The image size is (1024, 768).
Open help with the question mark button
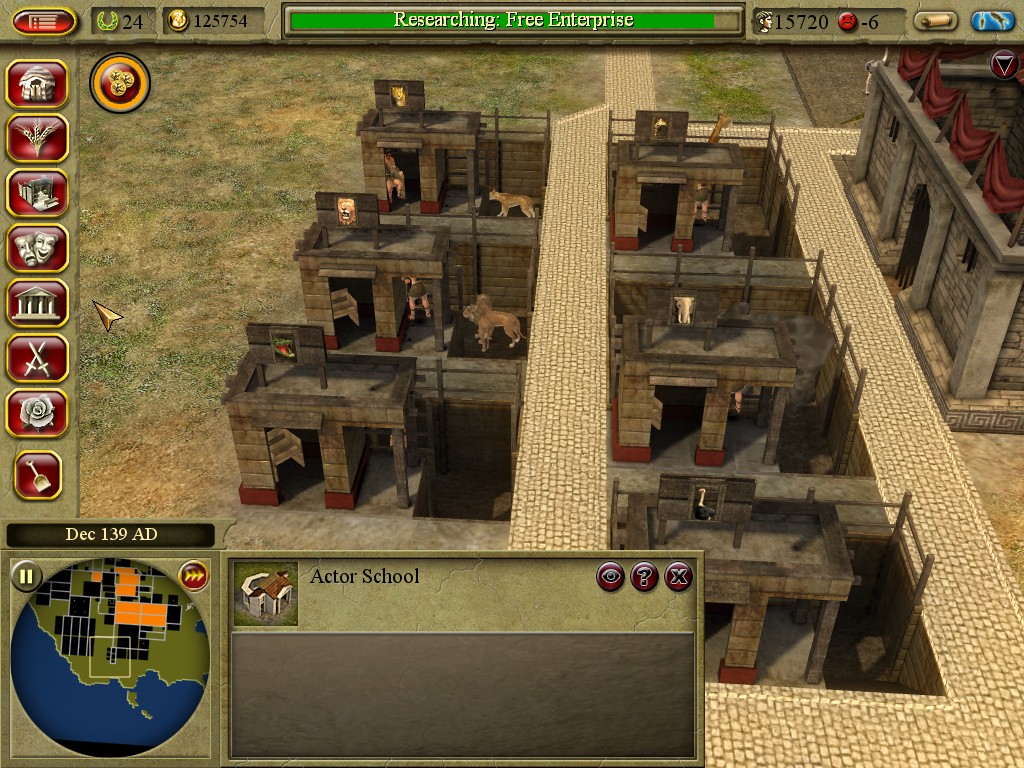point(645,576)
